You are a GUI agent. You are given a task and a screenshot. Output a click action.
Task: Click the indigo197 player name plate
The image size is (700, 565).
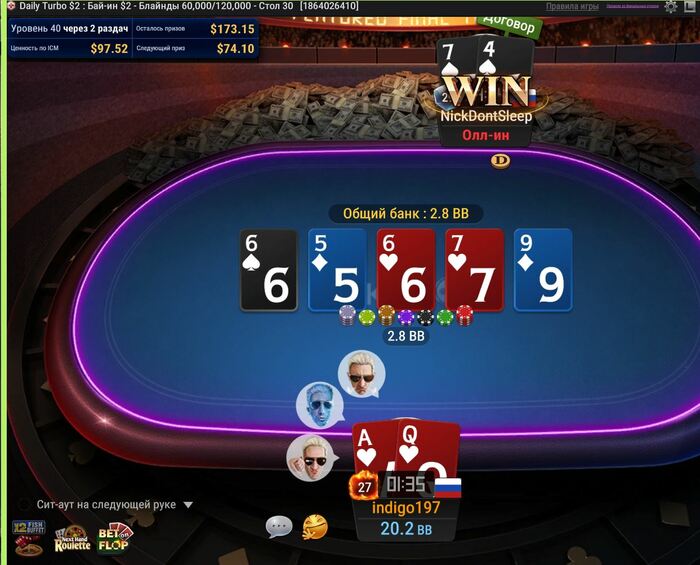pos(406,508)
